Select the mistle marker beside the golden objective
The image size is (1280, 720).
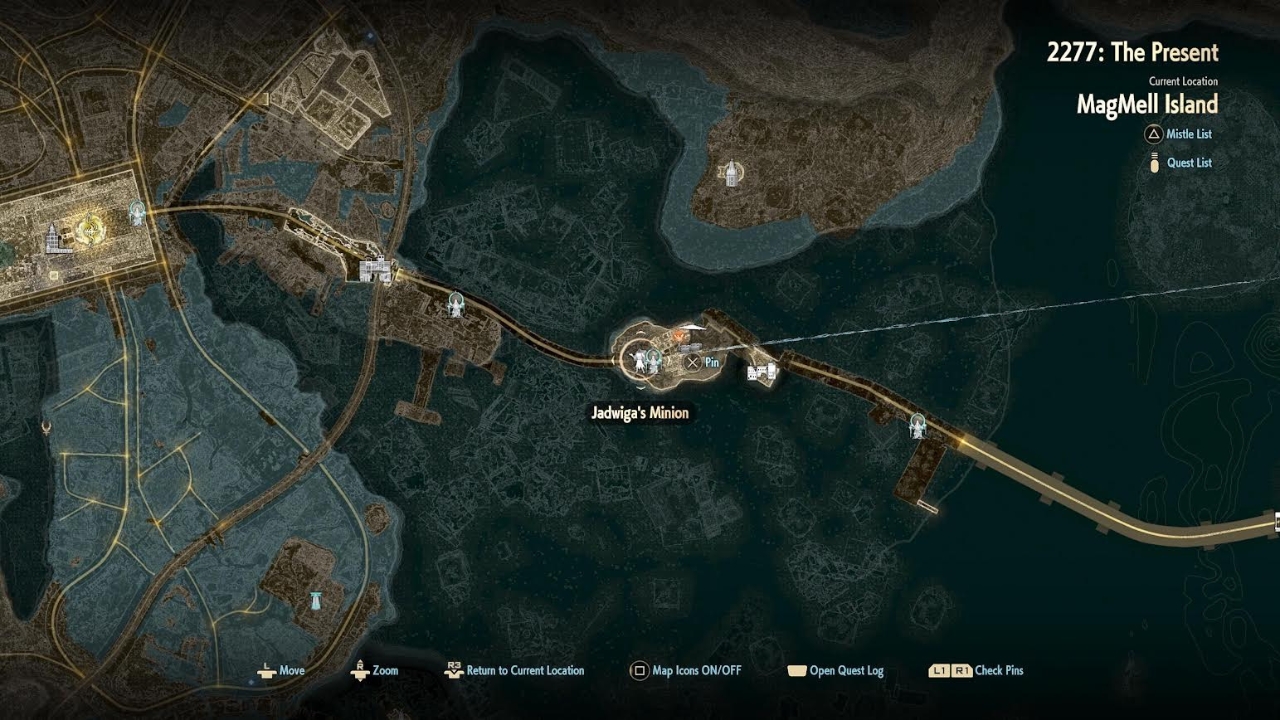pos(137,212)
